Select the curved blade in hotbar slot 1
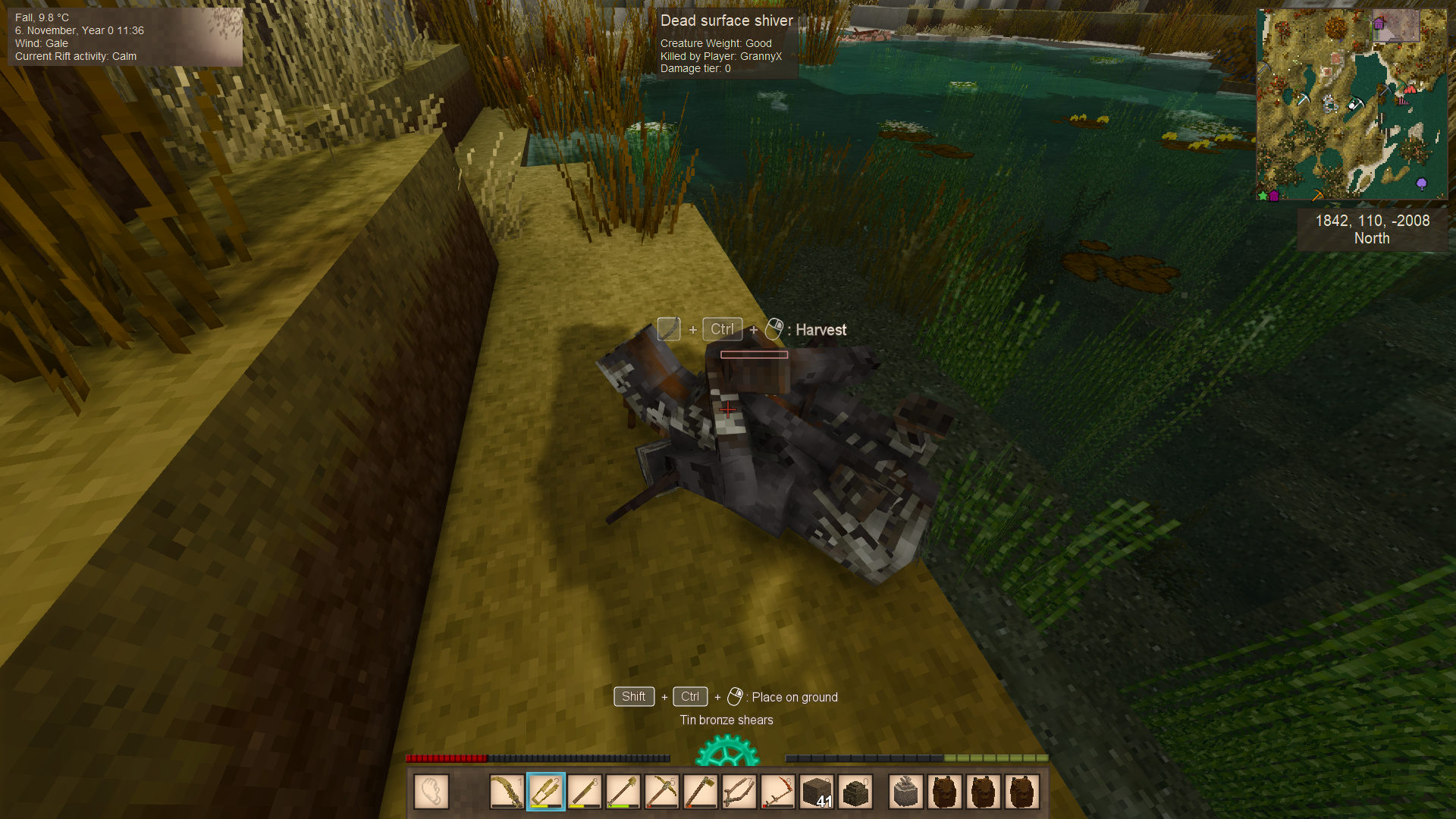Viewport: 1456px width, 819px height. (507, 792)
